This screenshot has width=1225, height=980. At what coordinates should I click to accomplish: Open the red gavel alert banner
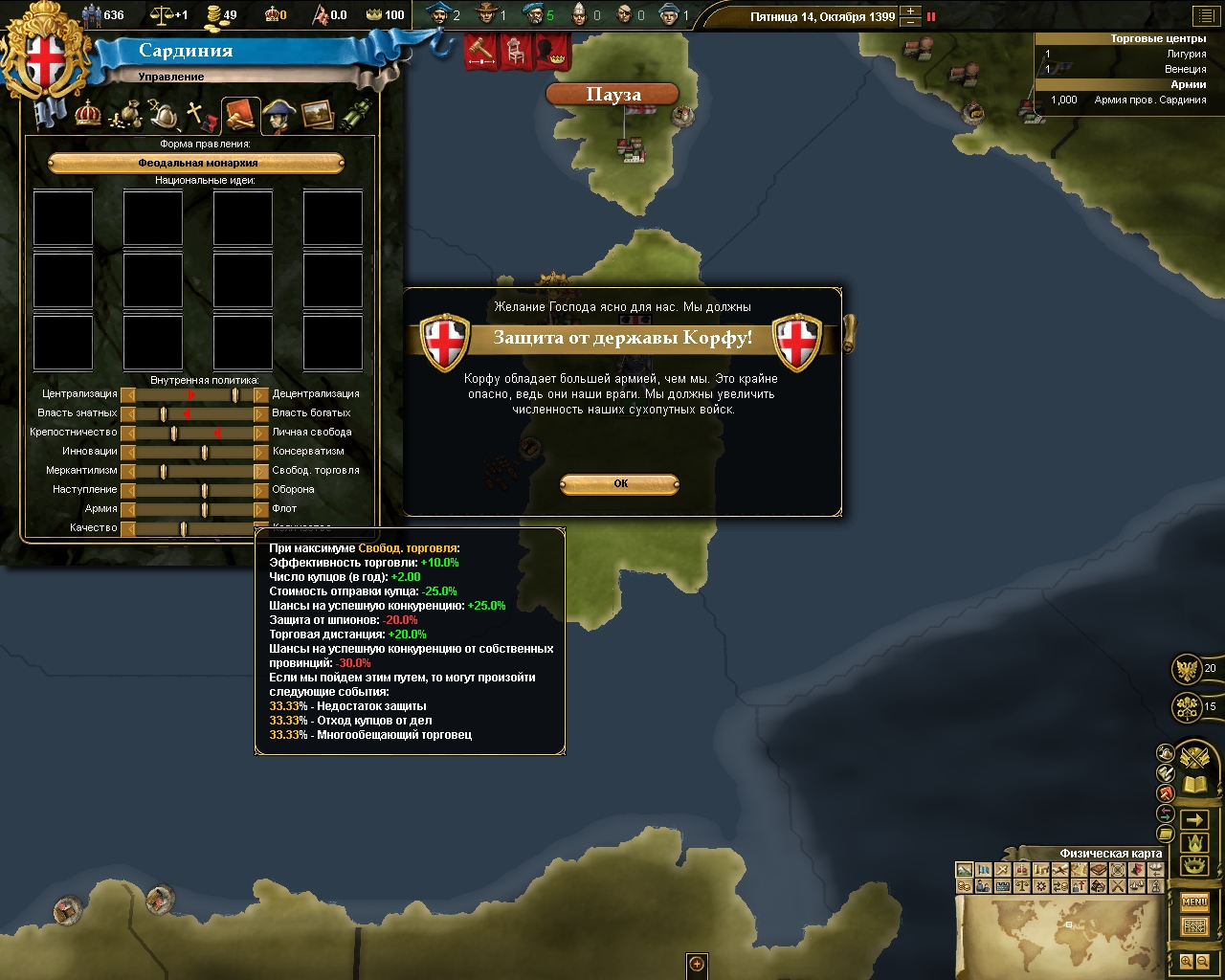[x=480, y=52]
